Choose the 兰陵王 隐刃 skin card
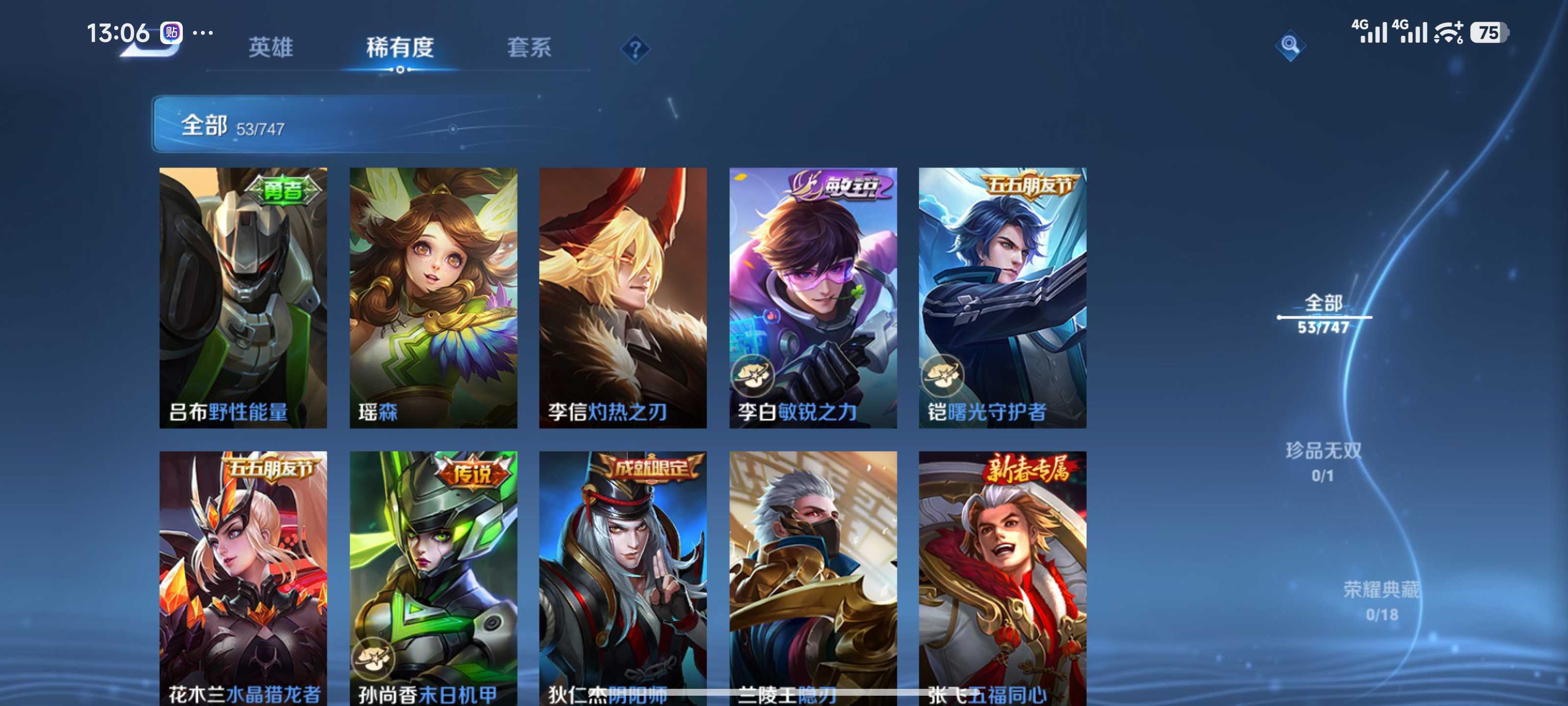 coord(812,578)
